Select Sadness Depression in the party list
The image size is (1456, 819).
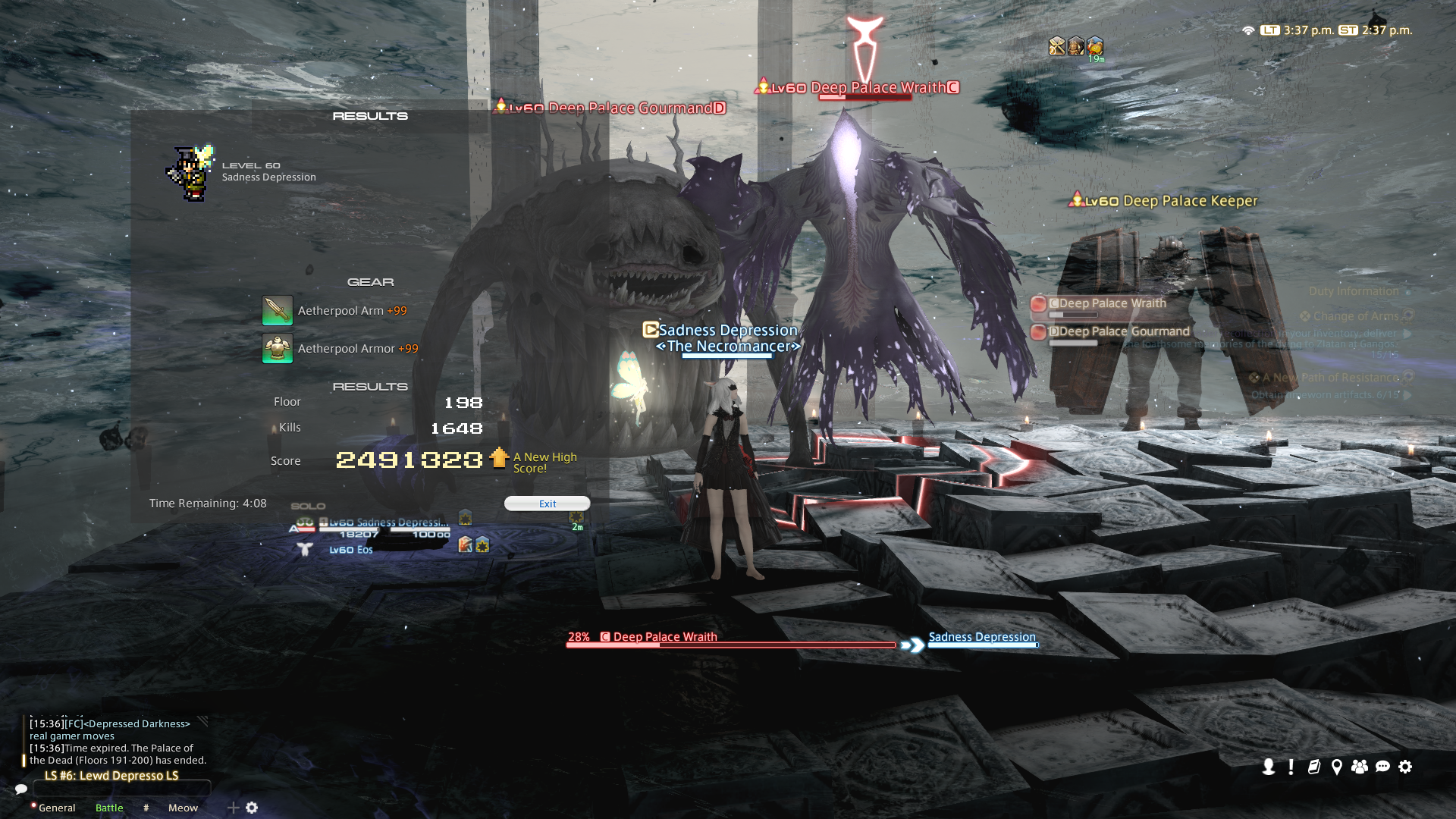(387, 522)
